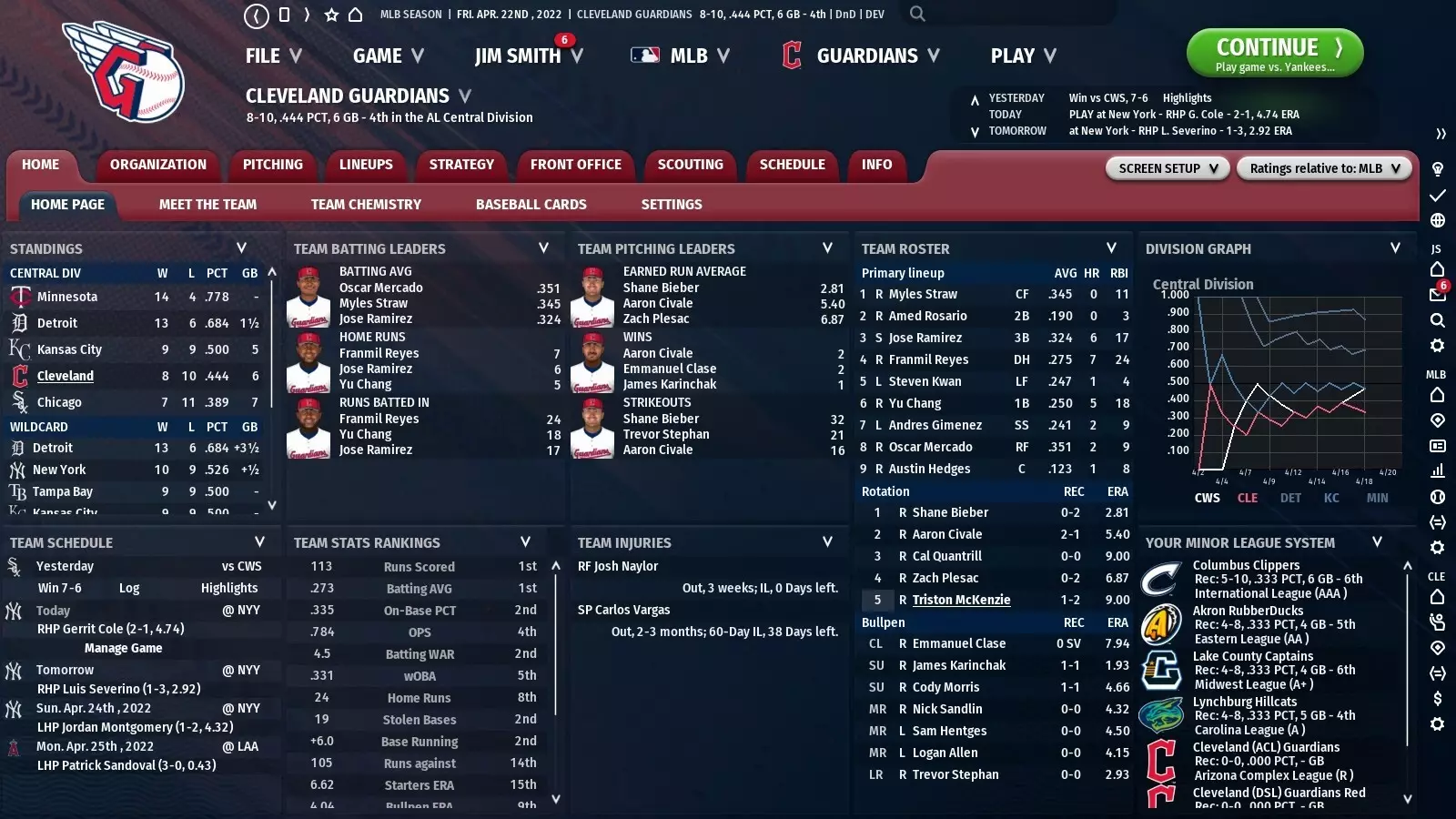This screenshot has width=1456, height=819.
Task: Expand the Ratings relative to MLB dropdown
Action: click(x=1324, y=168)
